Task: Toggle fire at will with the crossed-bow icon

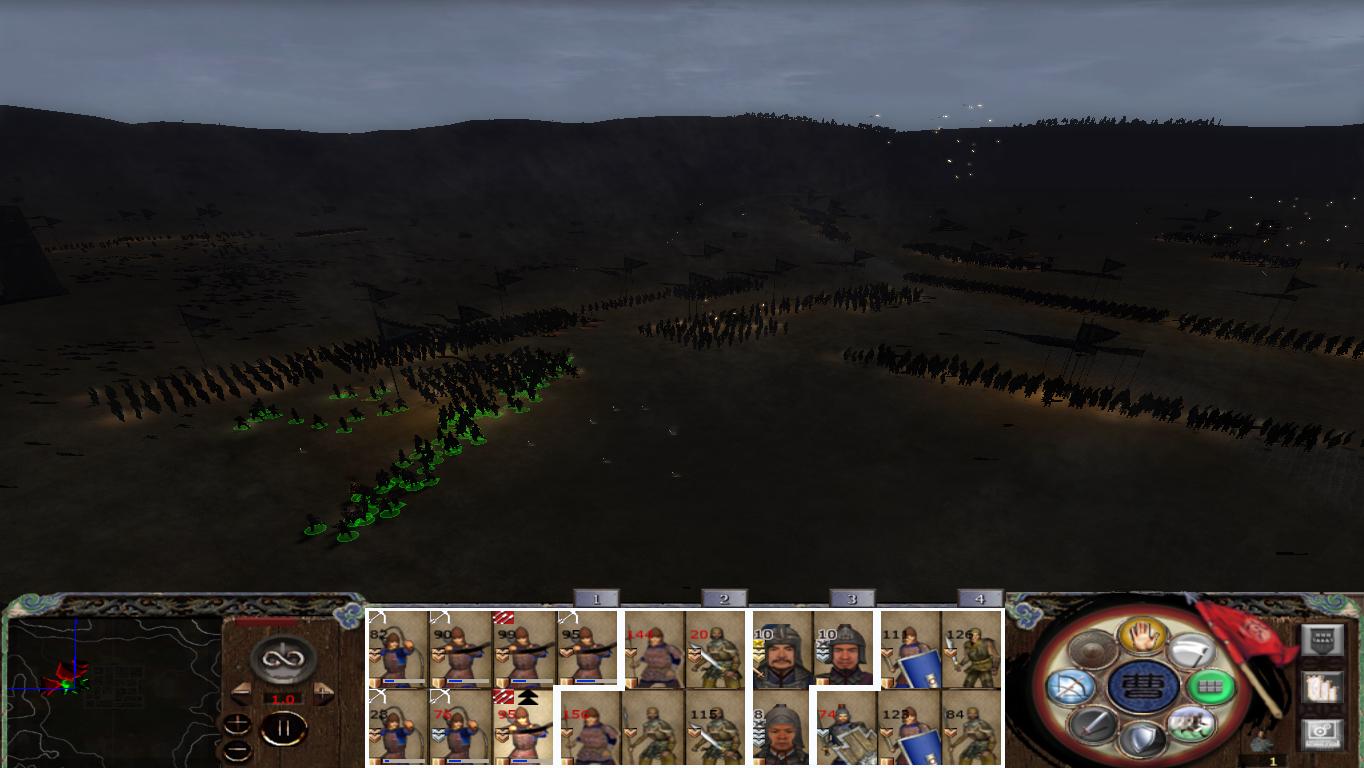Action: [1071, 687]
